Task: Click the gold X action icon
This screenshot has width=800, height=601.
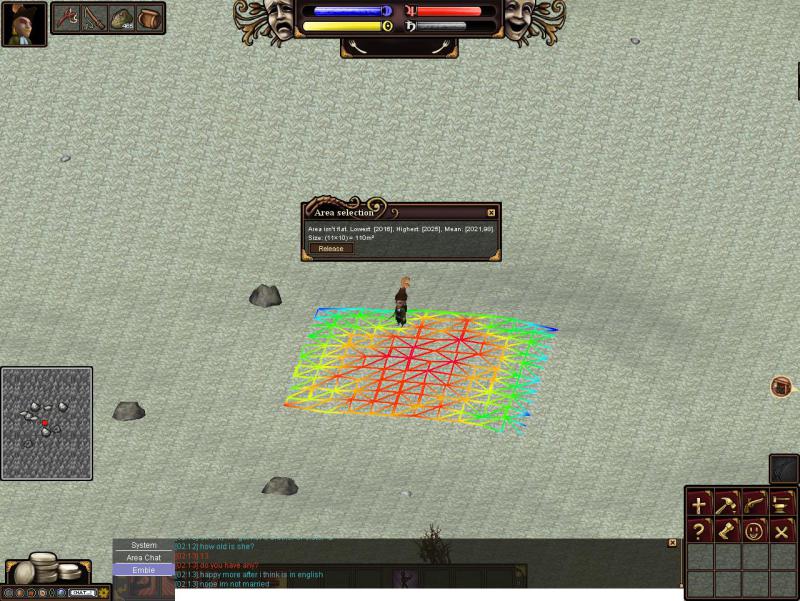Action: [781, 531]
